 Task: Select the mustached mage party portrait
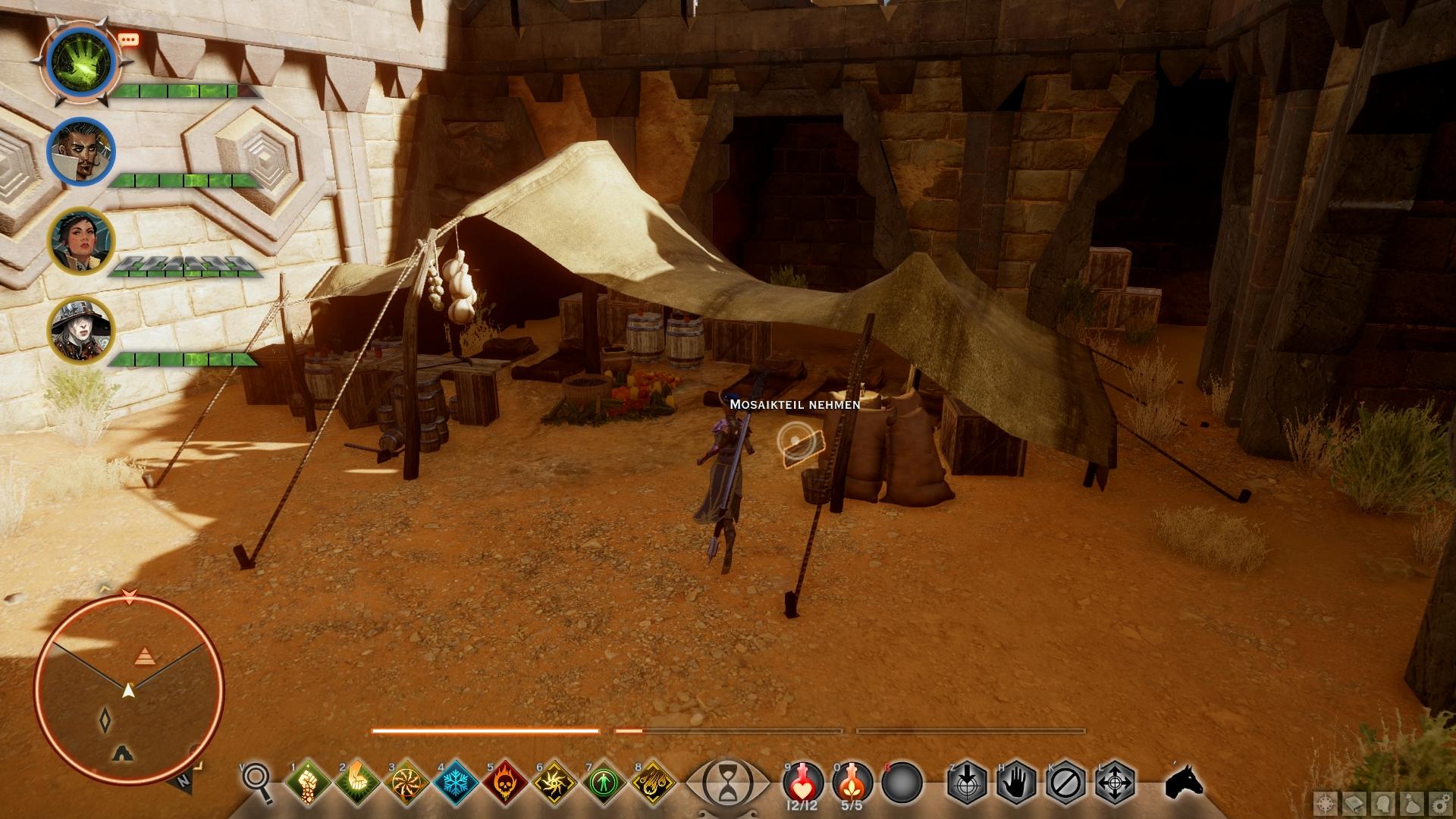tap(80, 151)
